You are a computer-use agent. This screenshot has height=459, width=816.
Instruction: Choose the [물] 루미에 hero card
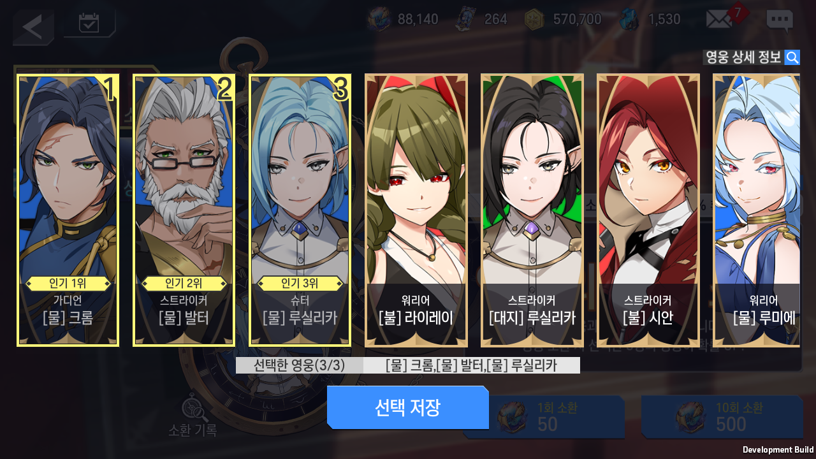[757, 210]
